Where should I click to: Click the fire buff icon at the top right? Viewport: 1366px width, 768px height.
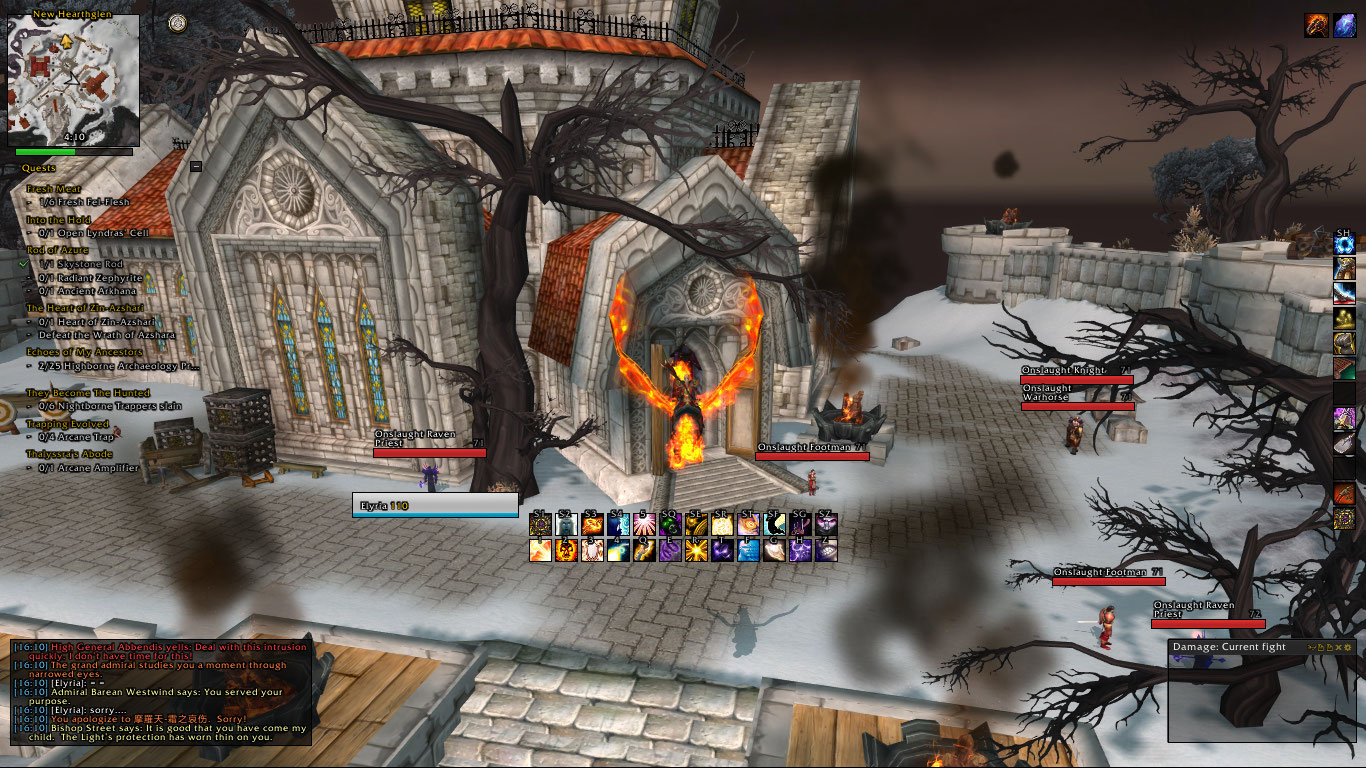coord(1317,26)
